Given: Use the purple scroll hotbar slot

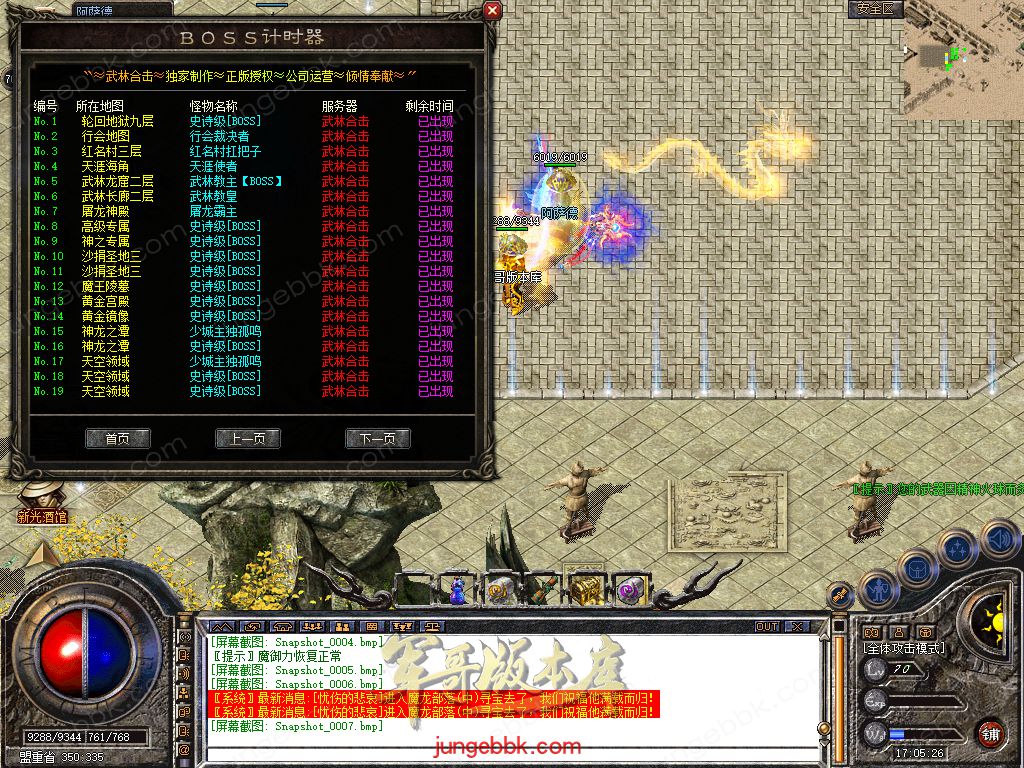Looking at the screenshot, I should 630,591.
